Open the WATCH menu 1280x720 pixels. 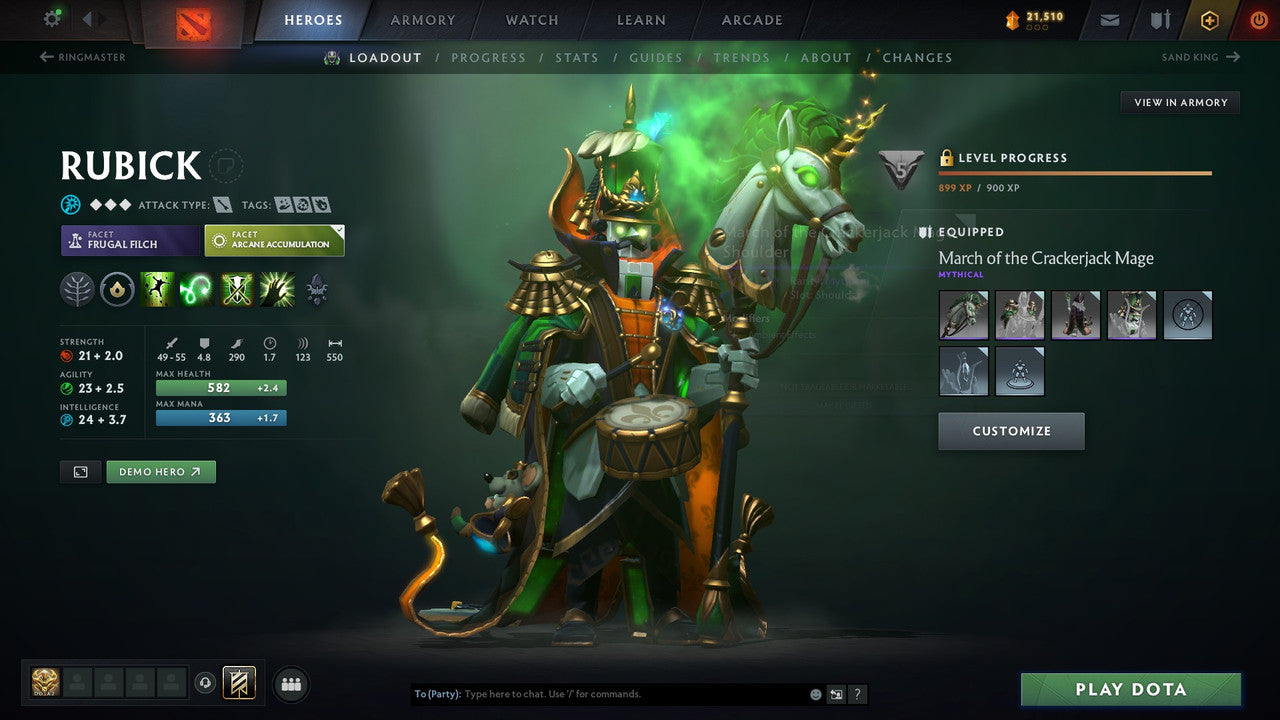(x=531, y=19)
